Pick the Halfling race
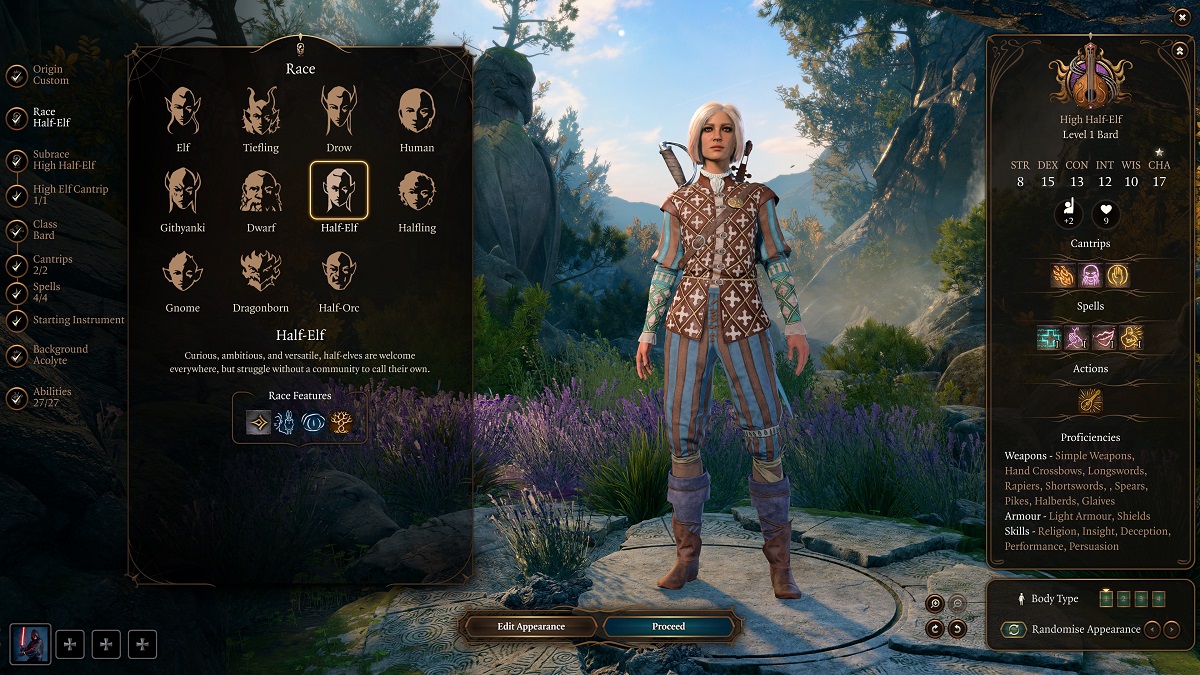 point(417,191)
